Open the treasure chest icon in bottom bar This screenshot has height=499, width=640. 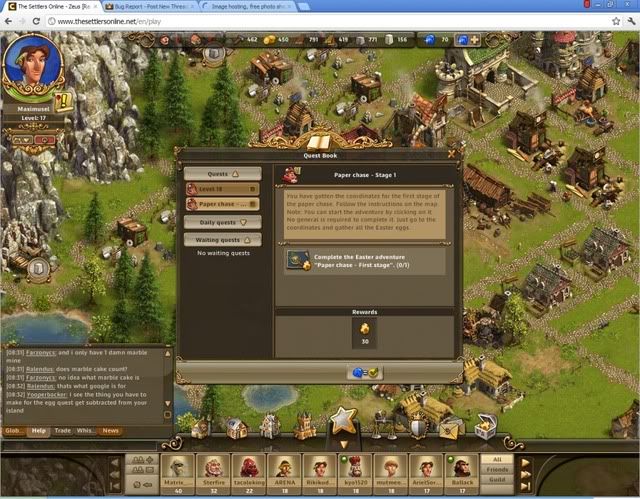point(486,427)
